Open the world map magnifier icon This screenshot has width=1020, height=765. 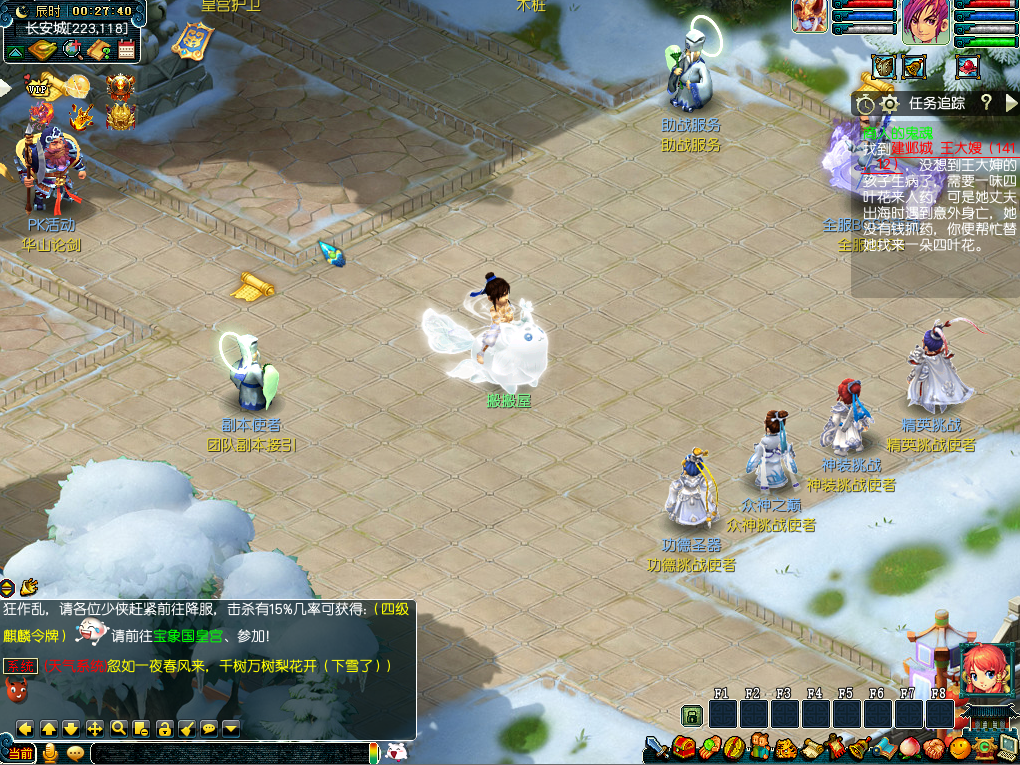(x=72, y=50)
